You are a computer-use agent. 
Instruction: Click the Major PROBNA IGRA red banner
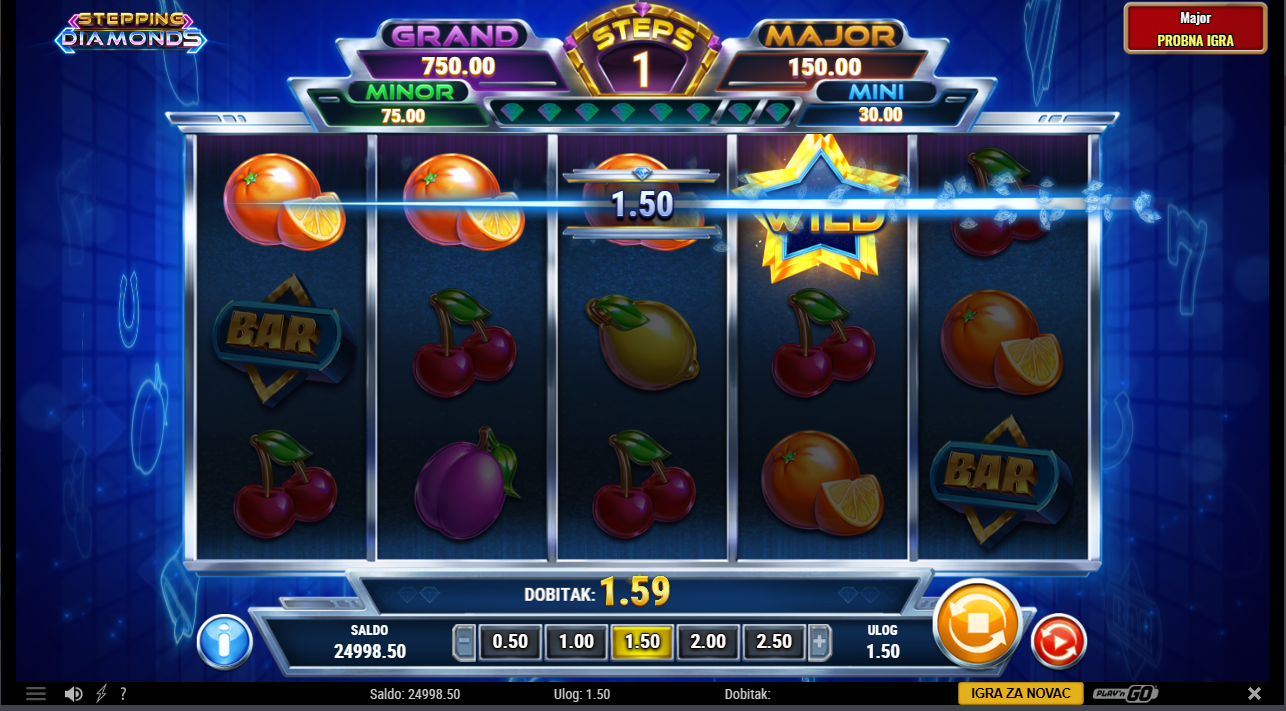click(x=1194, y=29)
